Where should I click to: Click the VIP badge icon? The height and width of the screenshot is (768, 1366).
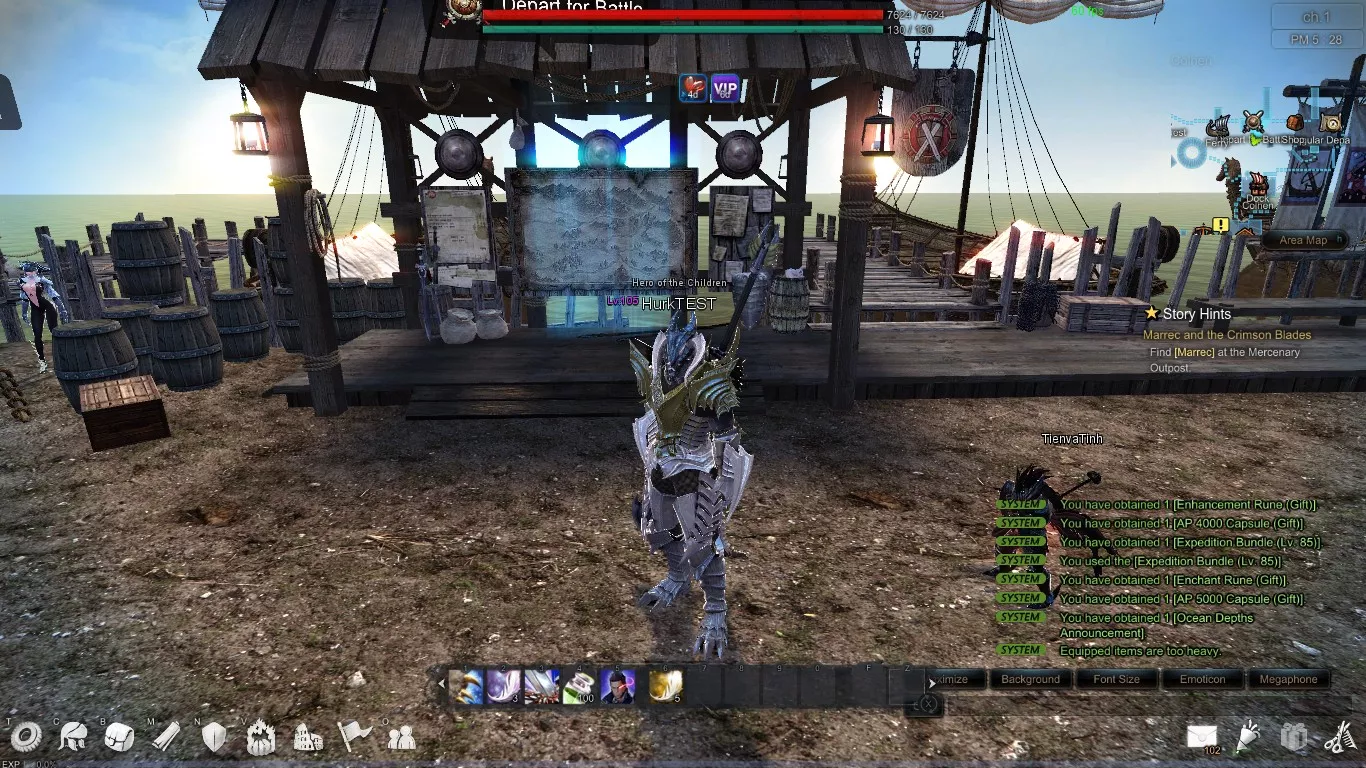pyautogui.click(x=725, y=89)
